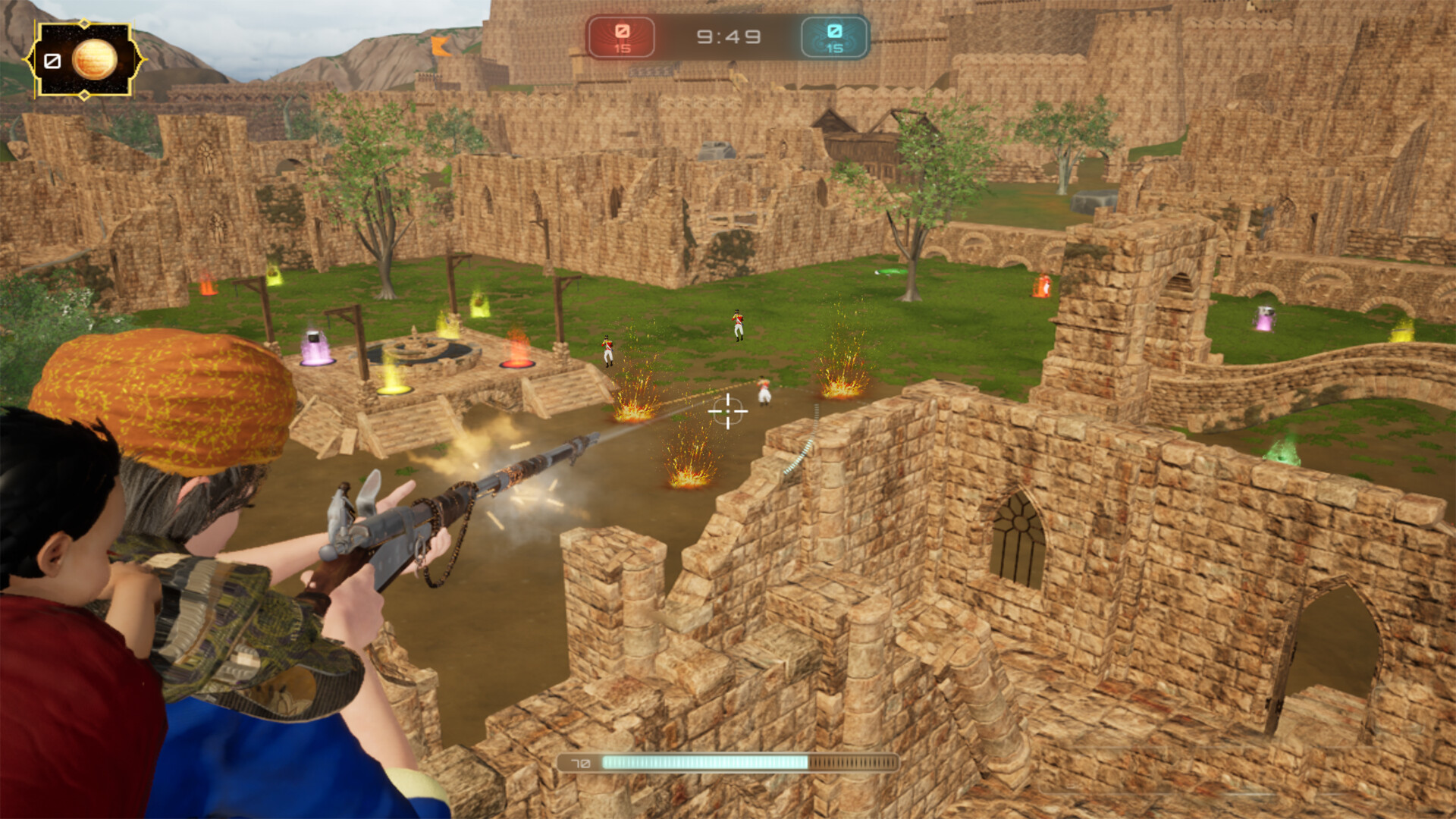Click the blue score badge showing 0
The height and width of the screenshot is (819, 1456).
(836, 30)
